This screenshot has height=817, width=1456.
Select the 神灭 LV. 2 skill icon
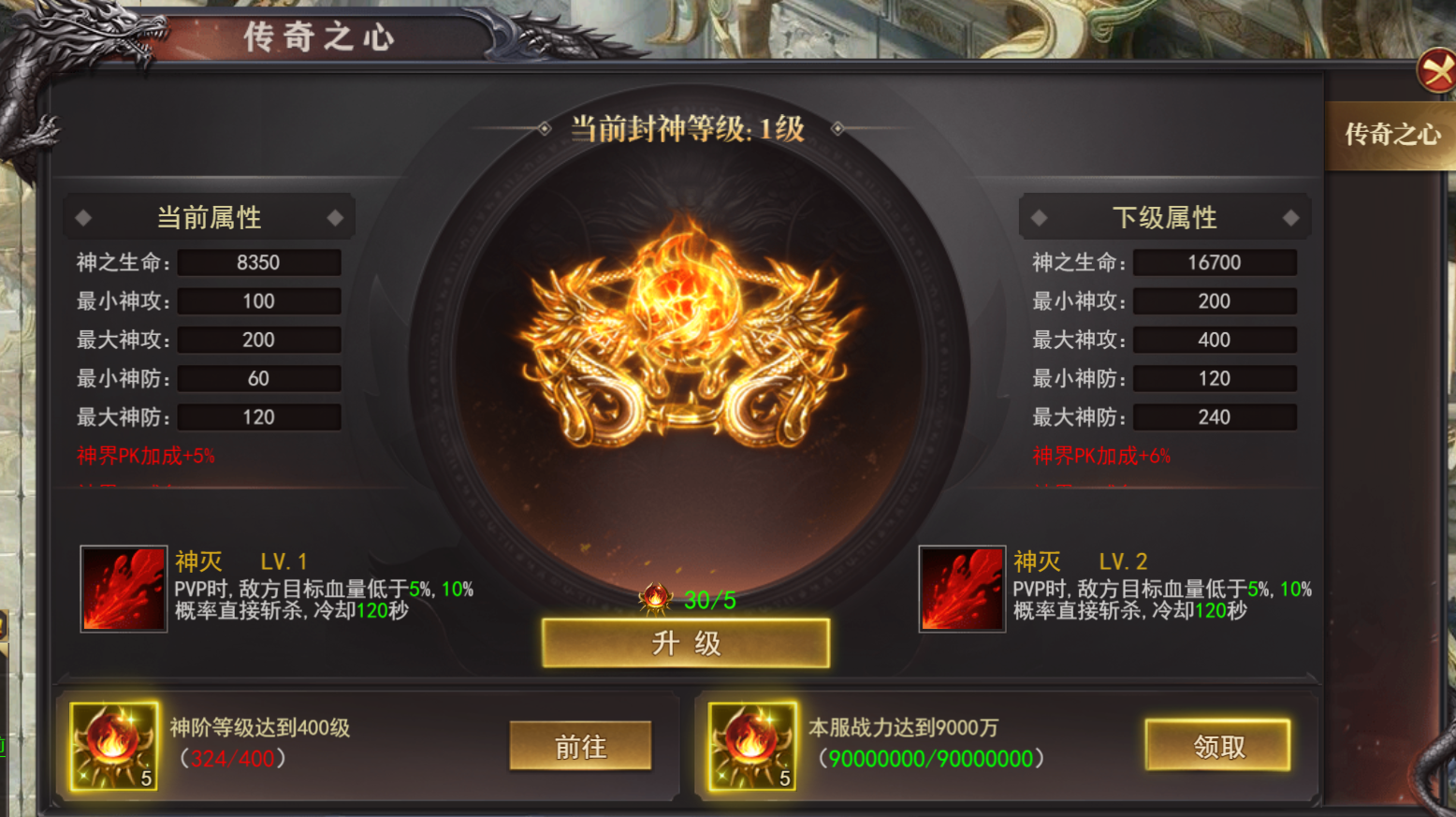(x=962, y=589)
